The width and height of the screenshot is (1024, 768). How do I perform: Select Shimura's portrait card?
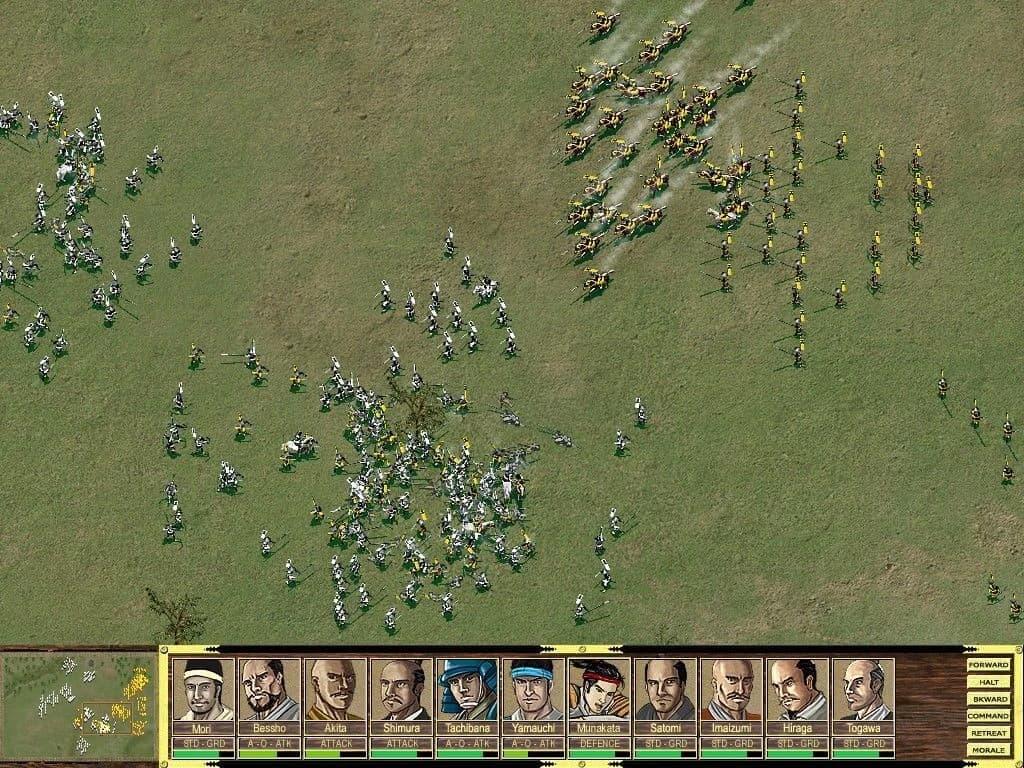[x=401, y=691]
